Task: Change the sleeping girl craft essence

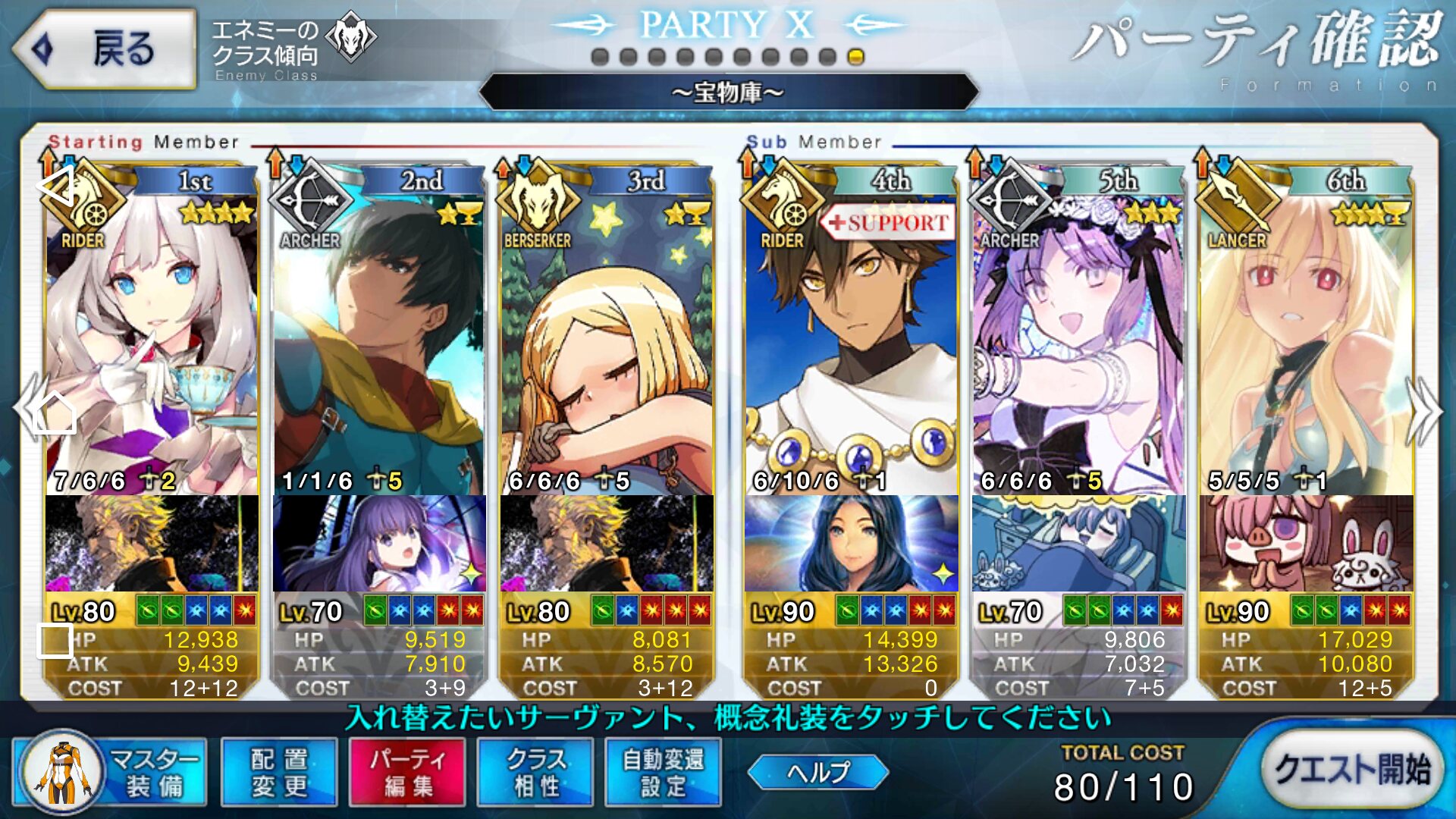Action: tap(1078, 543)
